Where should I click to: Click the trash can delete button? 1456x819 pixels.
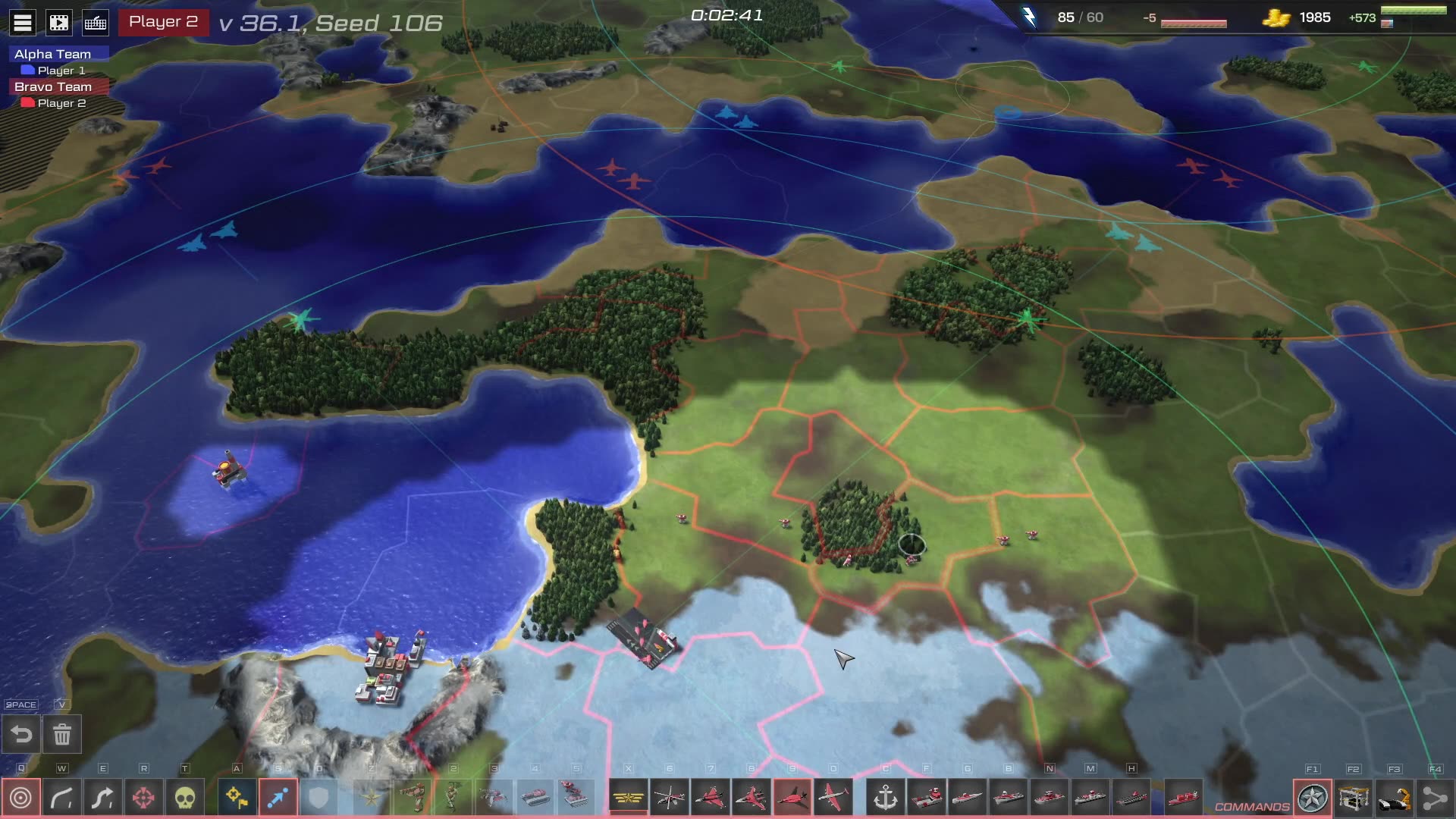(x=62, y=734)
